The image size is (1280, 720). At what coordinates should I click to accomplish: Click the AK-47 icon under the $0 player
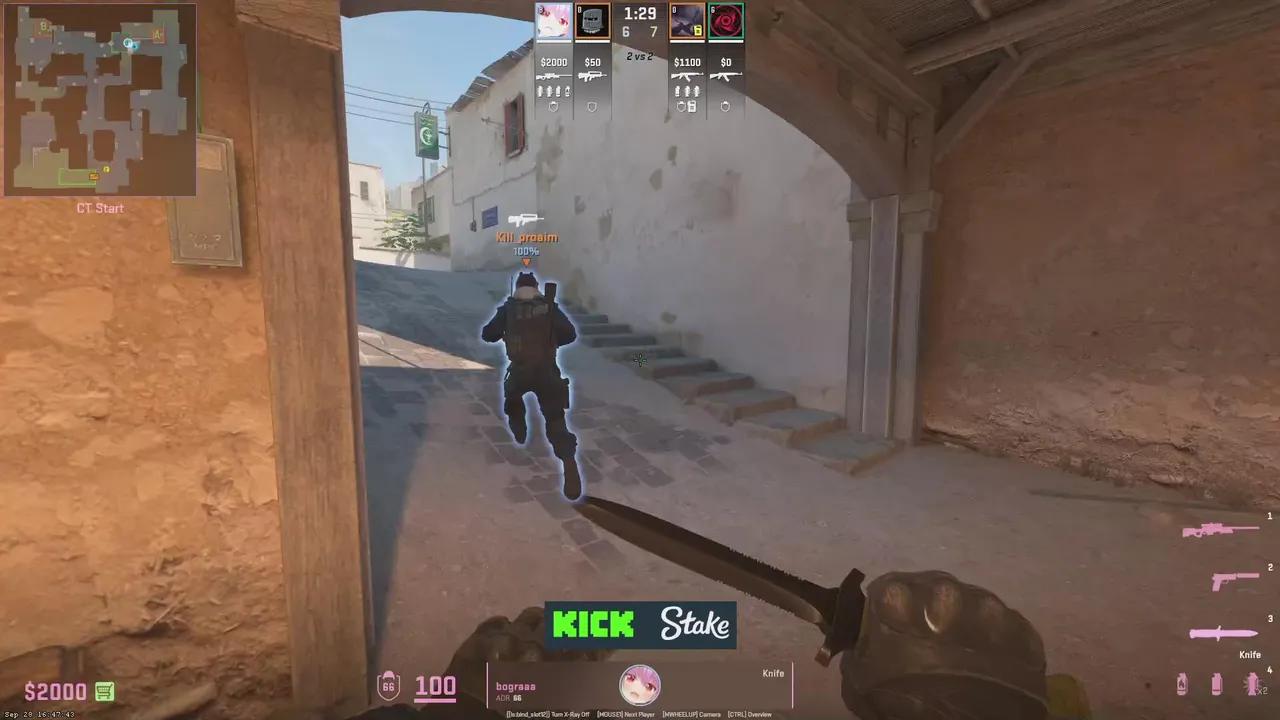click(726, 76)
